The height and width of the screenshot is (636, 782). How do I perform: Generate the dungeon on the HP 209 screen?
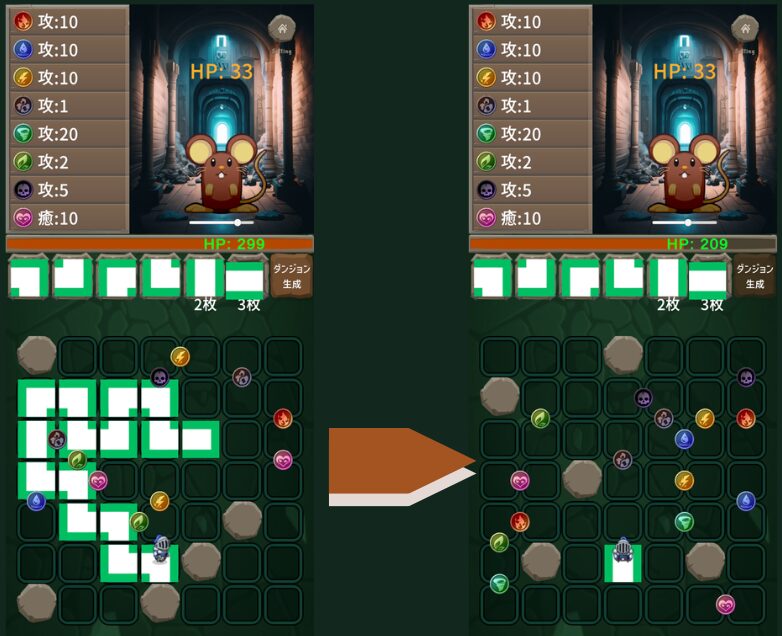(x=755, y=276)
